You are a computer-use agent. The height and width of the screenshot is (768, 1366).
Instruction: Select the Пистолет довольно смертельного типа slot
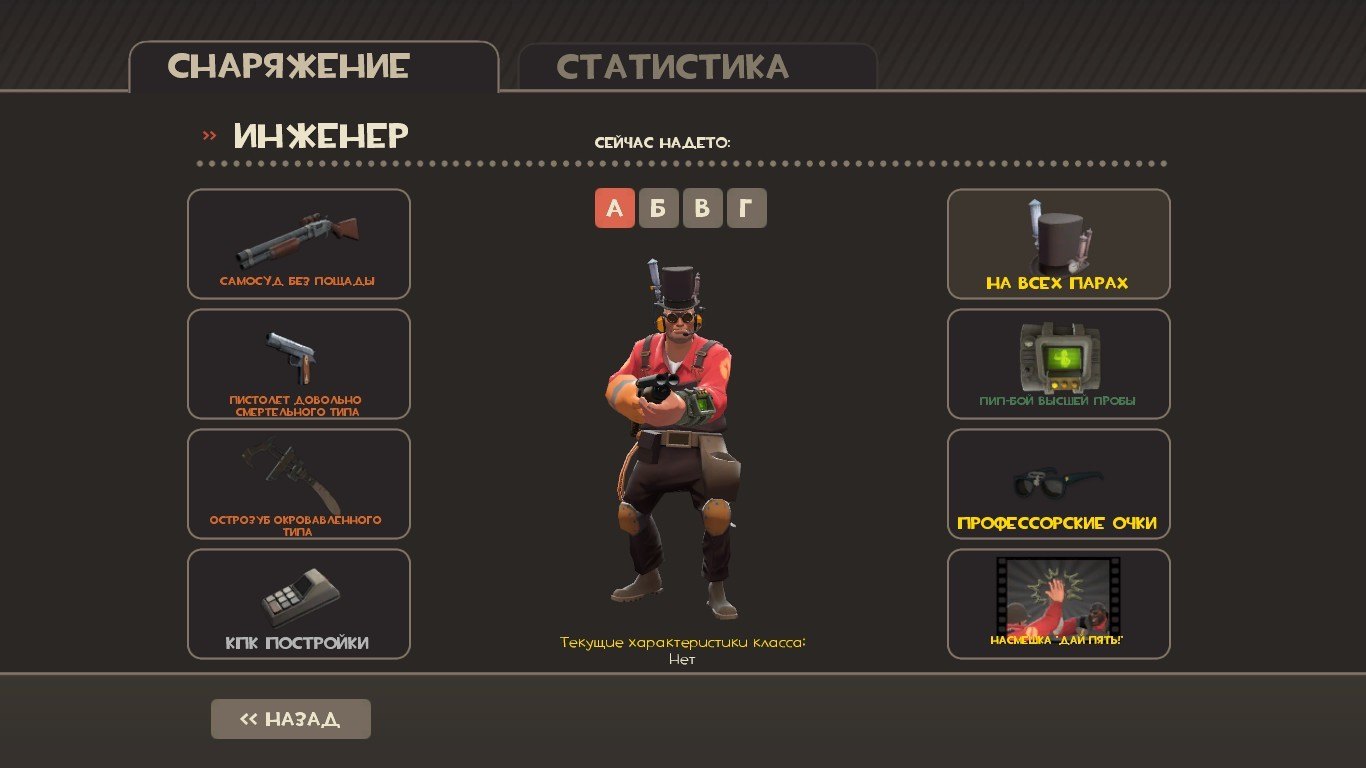[298, 364]
